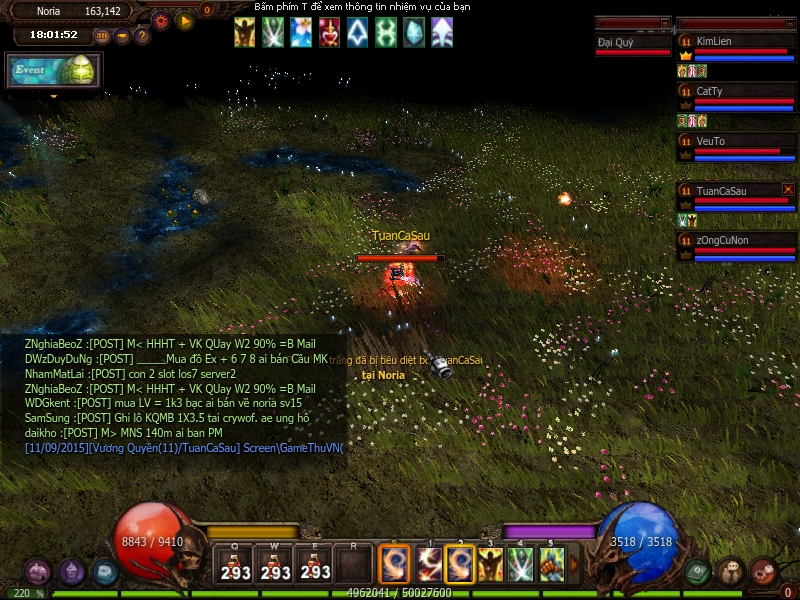Screen dimensions: 800x600
Task: Use the potion in the Q slot
Action: coord(236,564)
